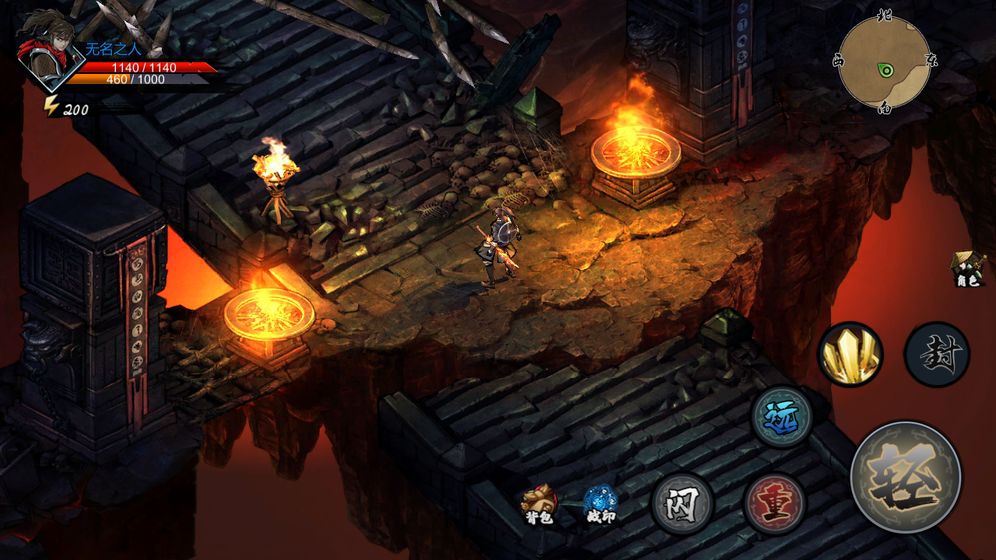This screenshot has width=996, height=560.
Task: Open the 战印 battle seal menu
Action: pos(600,503)
